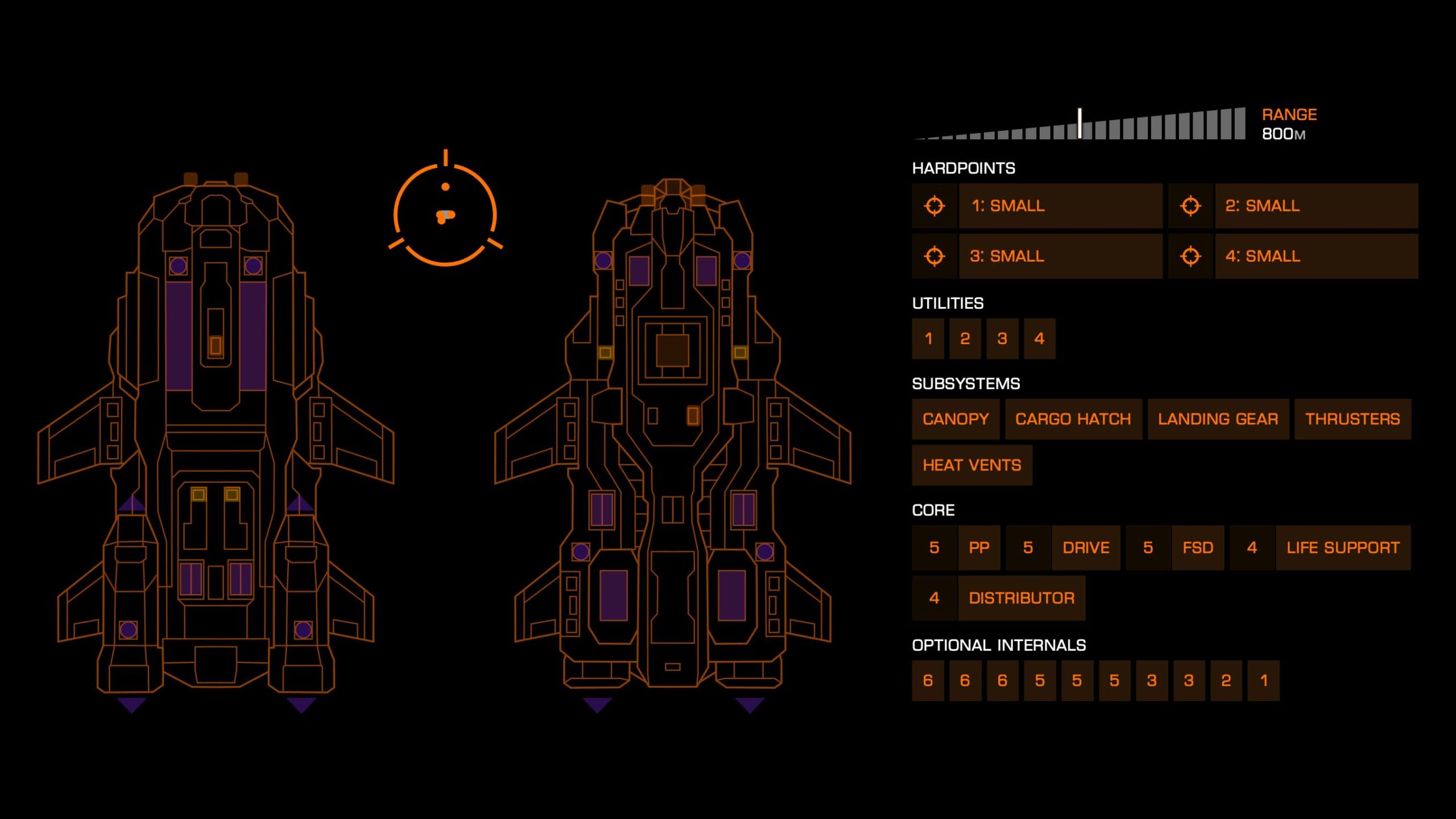
Task: Expand the 4: SMALL hardpoint entry
Action: point(1317,257)
